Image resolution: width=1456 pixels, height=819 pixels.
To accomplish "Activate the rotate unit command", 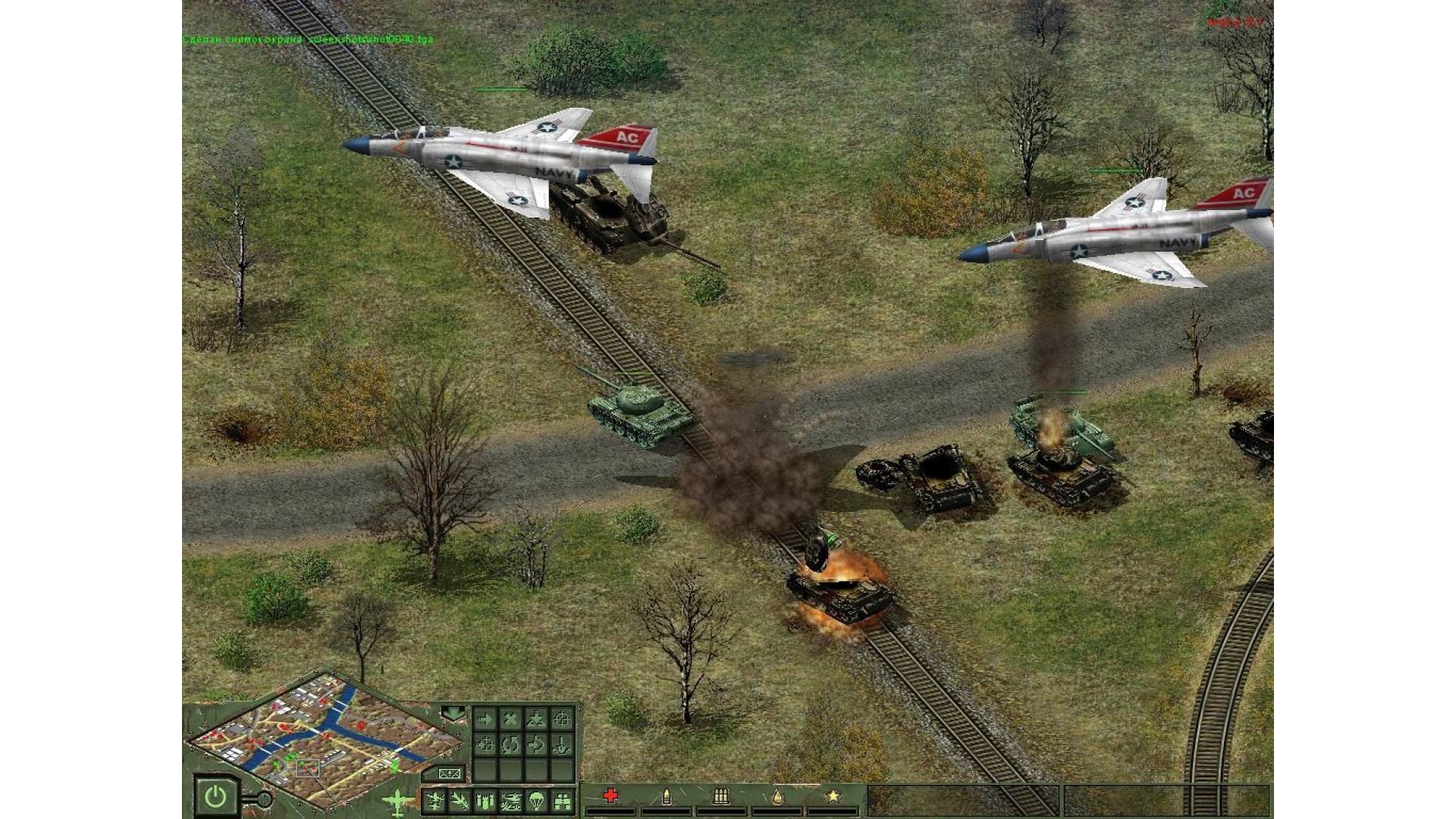I will tap(510, 745).
